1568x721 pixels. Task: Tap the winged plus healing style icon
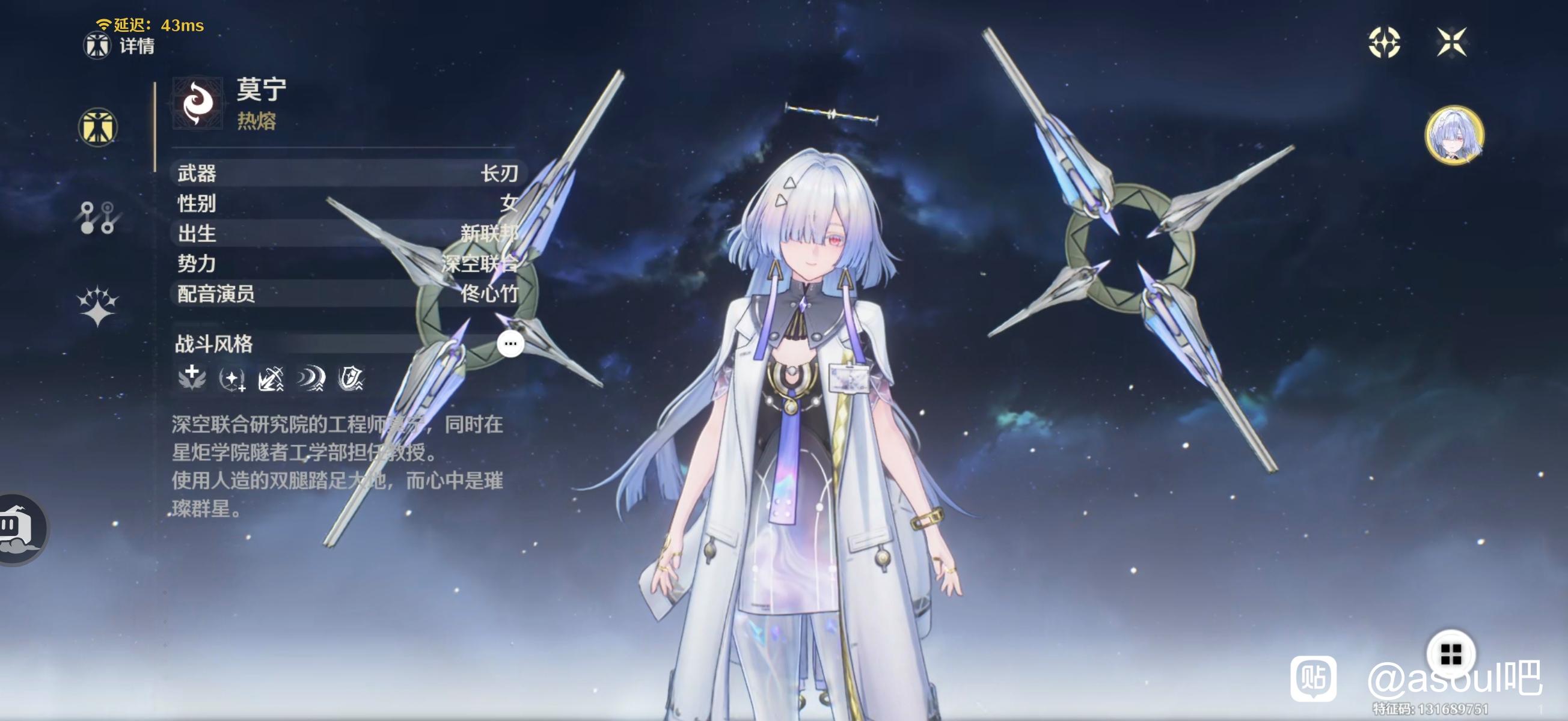(x=192, y=377)
